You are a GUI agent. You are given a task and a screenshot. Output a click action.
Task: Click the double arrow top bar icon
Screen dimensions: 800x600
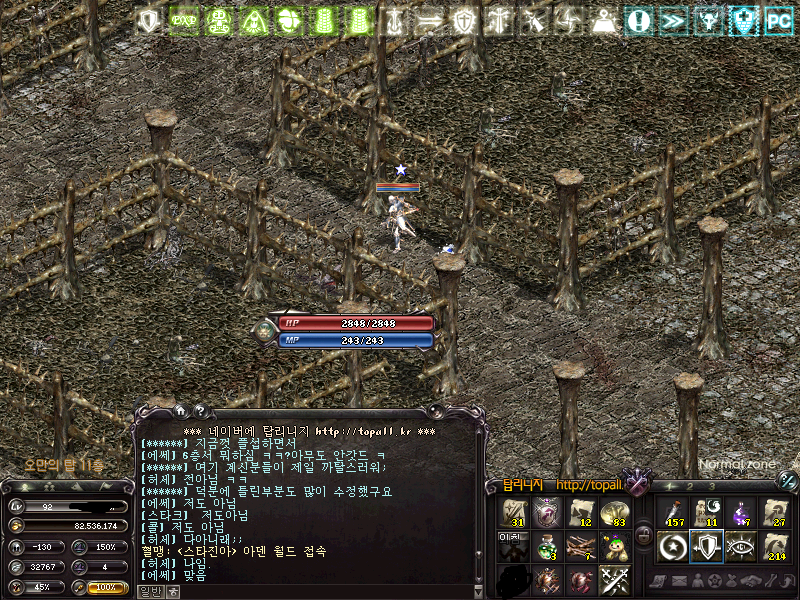[673, 20]
